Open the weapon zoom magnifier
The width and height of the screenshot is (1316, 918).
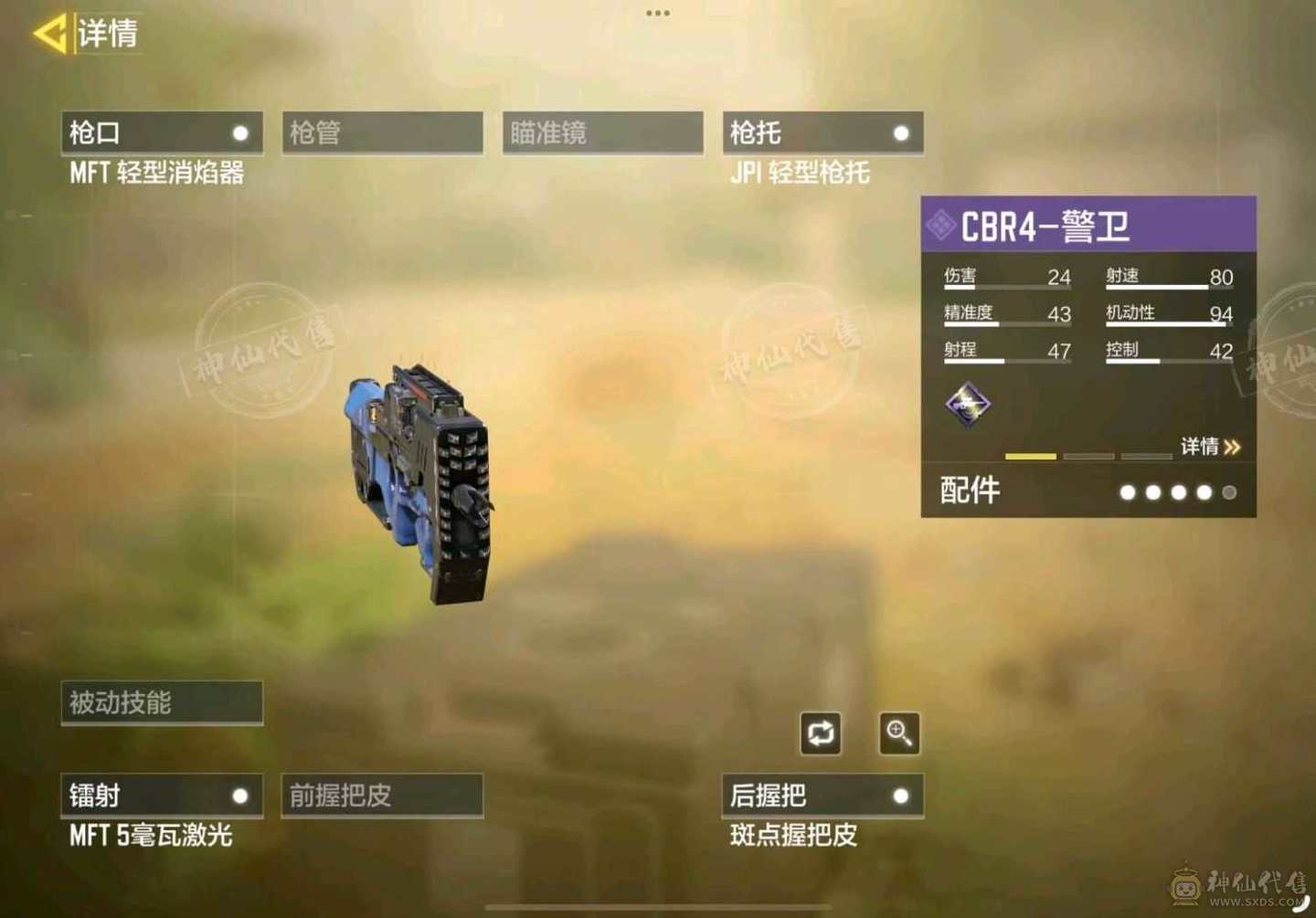[x=899, y=734]
